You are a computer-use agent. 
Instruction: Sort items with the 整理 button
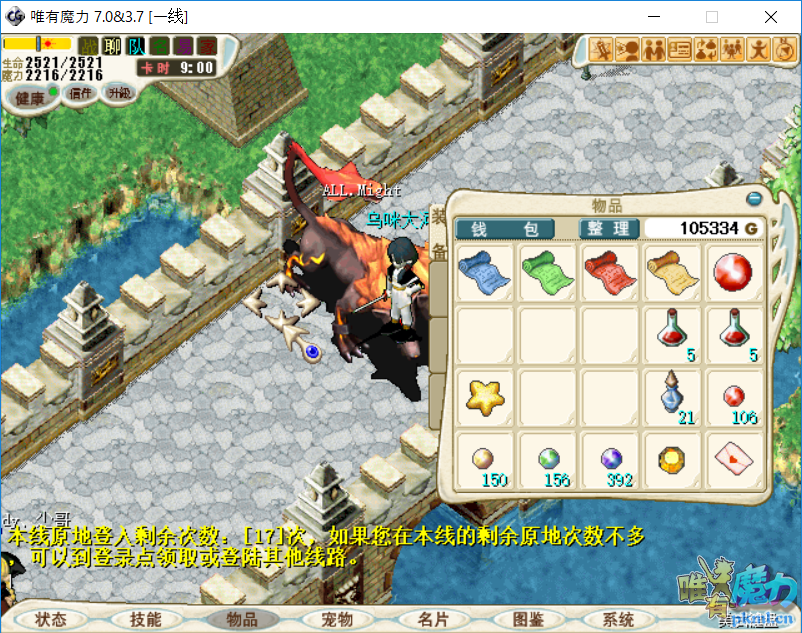pos(608,229)
